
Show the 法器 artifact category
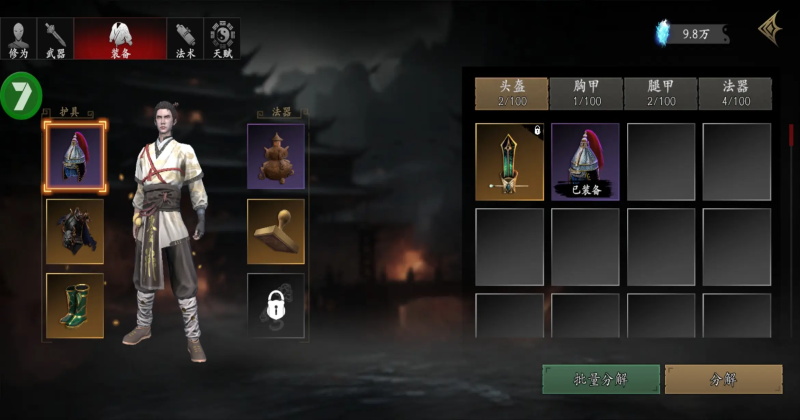click(x=735, y=93)
